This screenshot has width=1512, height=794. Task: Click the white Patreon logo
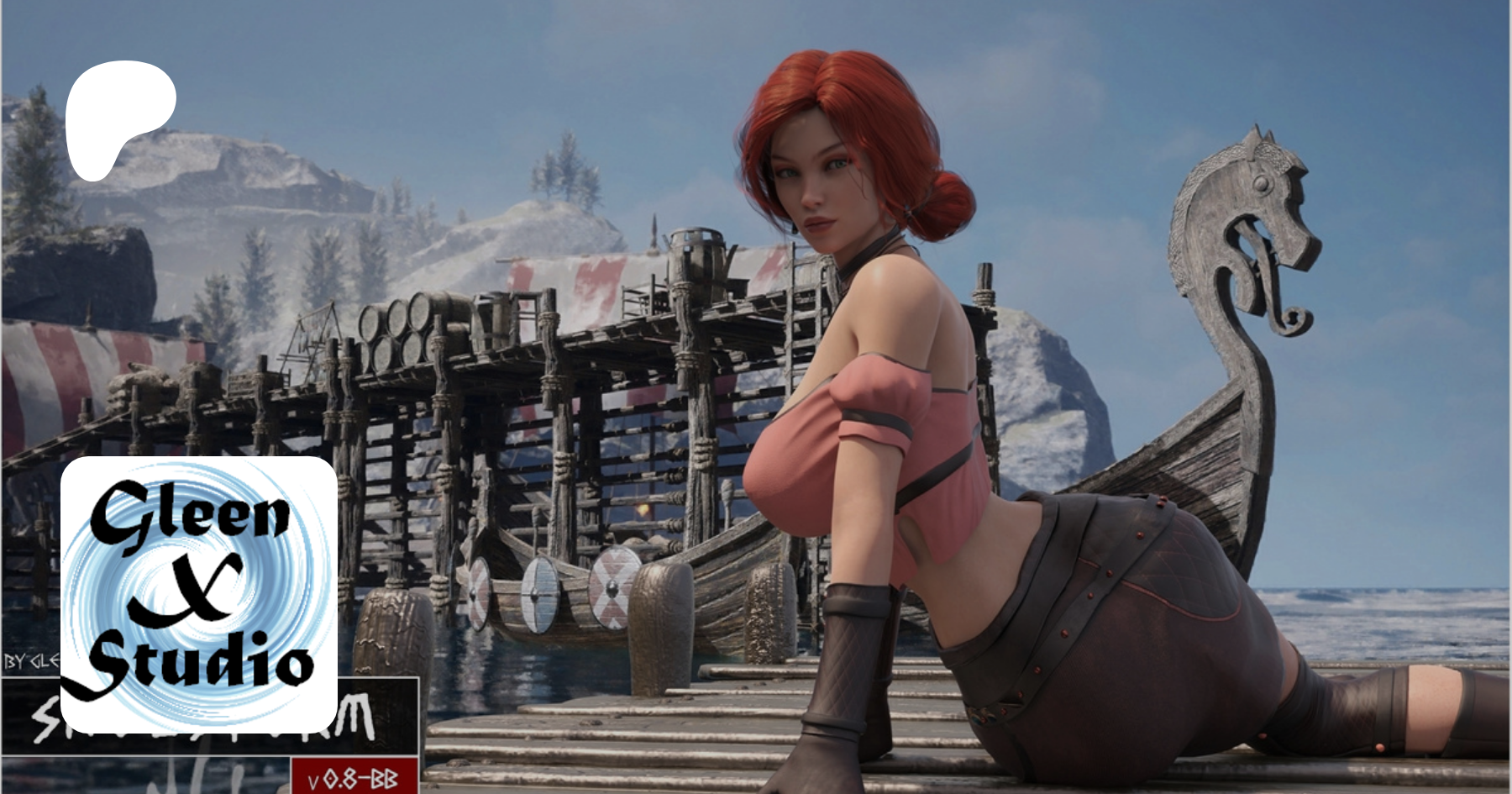[x=119, y=120]
